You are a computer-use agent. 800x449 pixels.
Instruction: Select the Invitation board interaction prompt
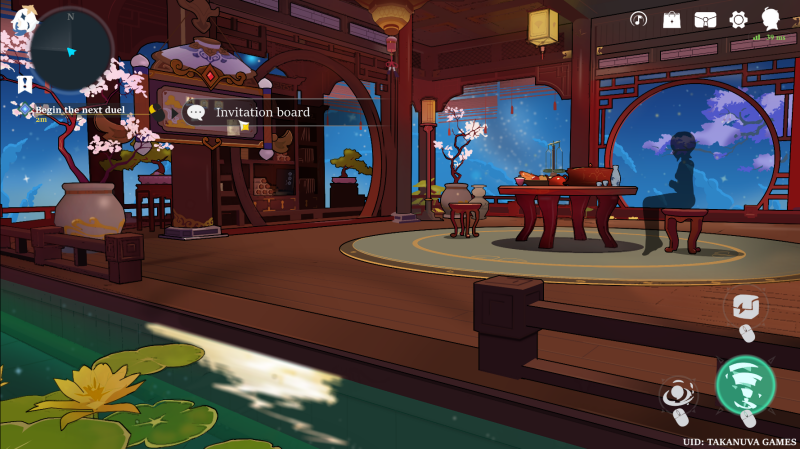[x=262, y=112]
